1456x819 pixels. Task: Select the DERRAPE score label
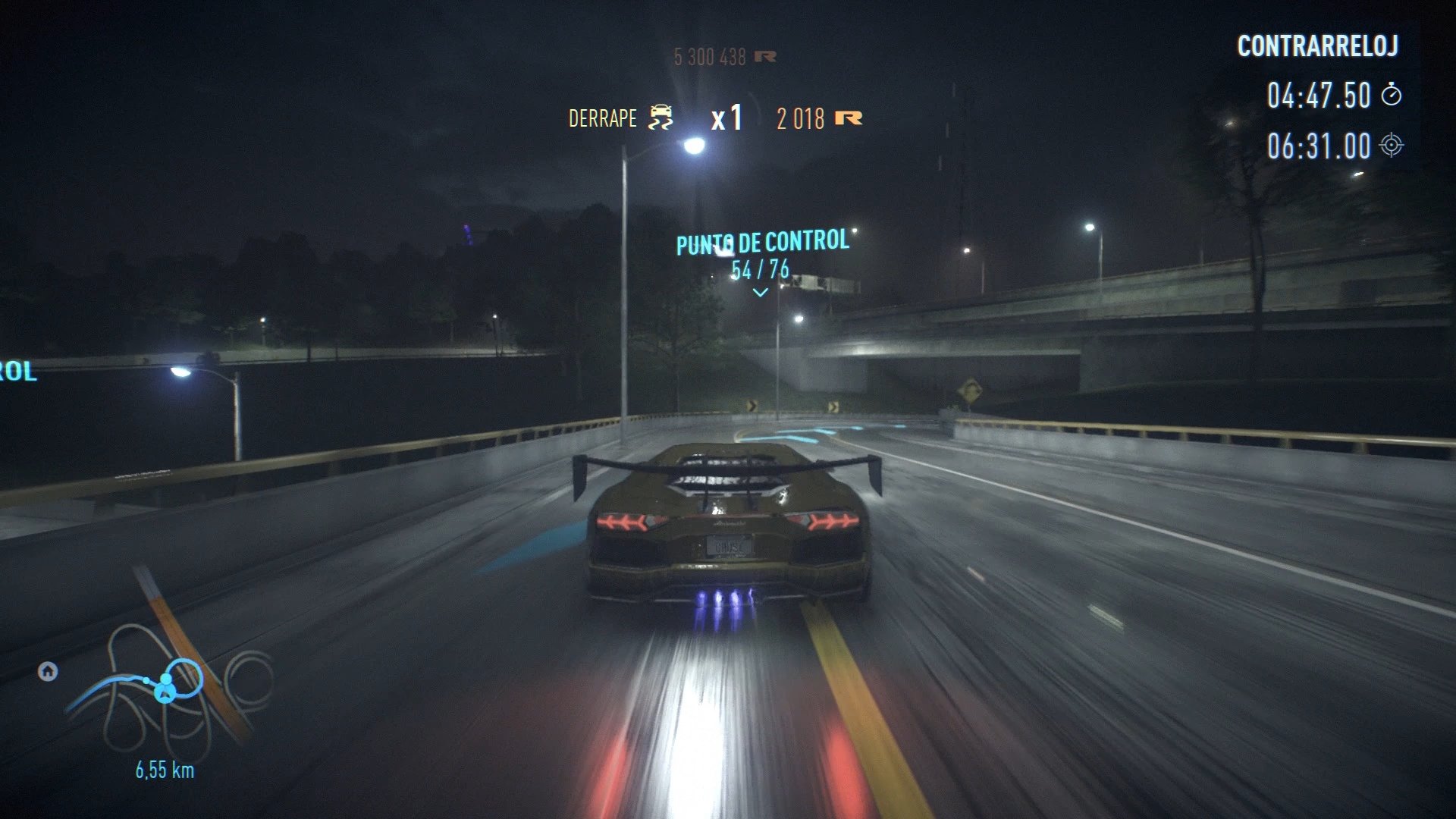click(603, 118)
